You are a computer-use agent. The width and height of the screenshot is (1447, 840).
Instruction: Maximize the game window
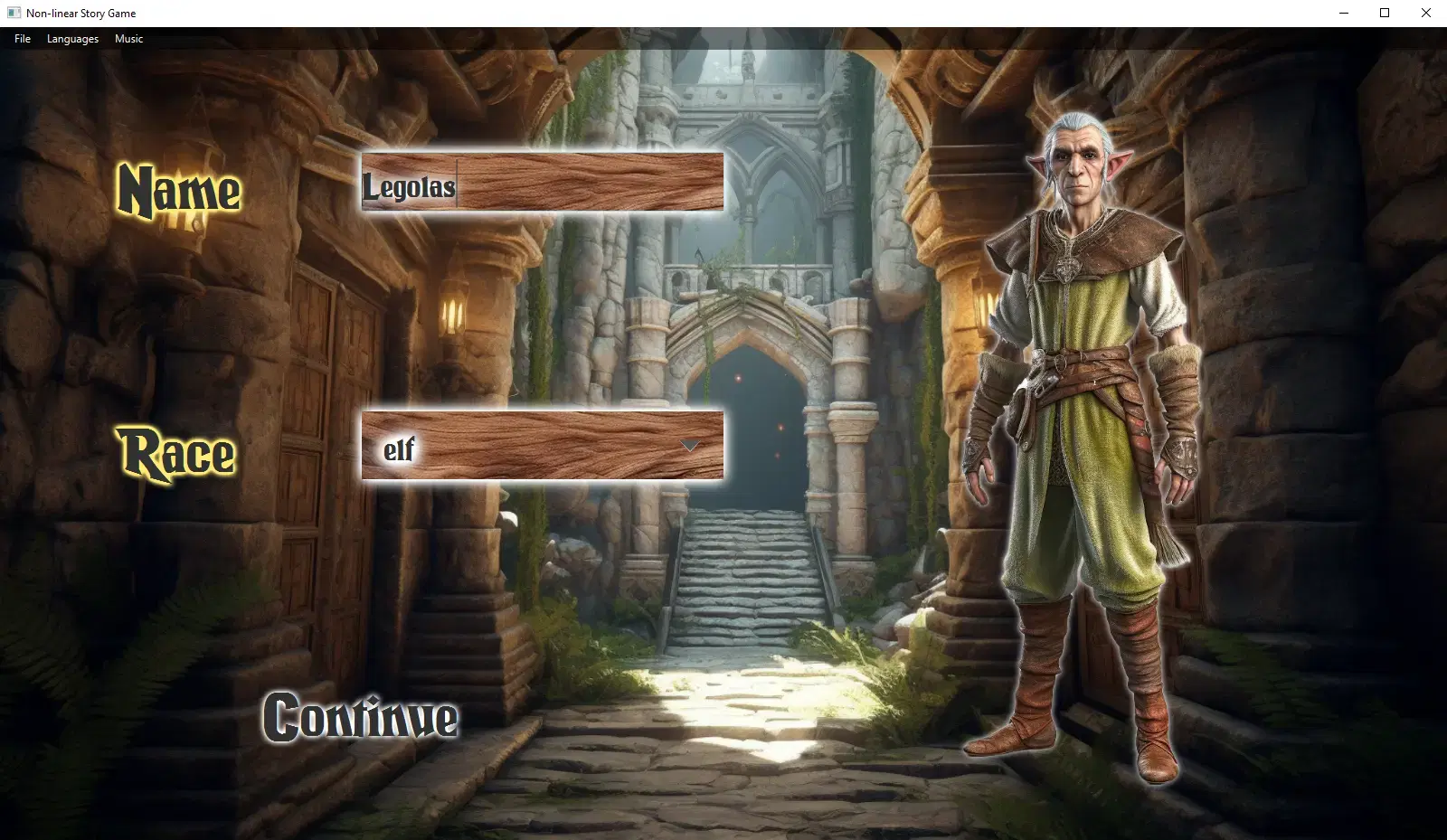point(1383,13)
